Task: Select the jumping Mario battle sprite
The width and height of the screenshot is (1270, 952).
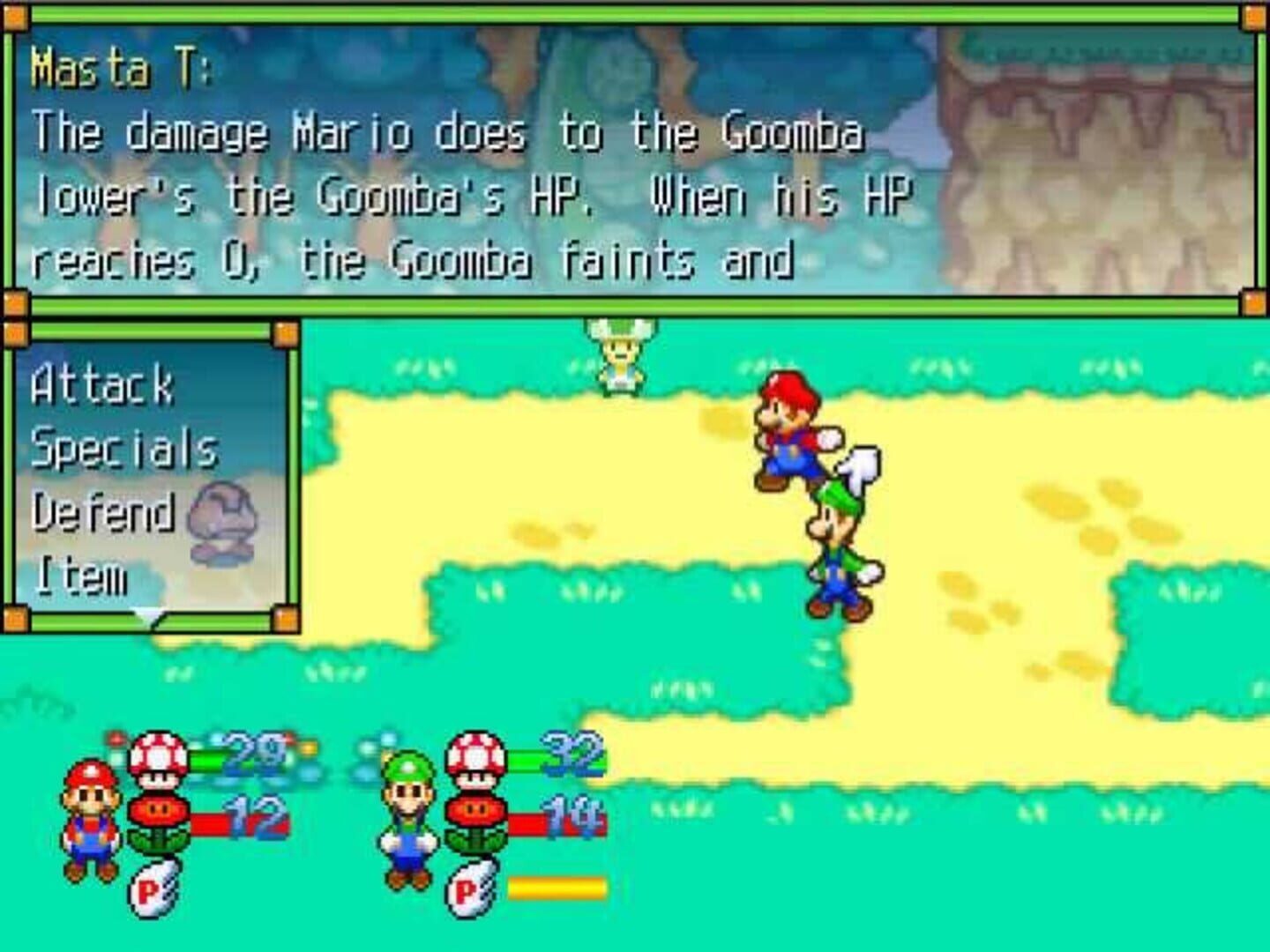Action: coord(792,432)
